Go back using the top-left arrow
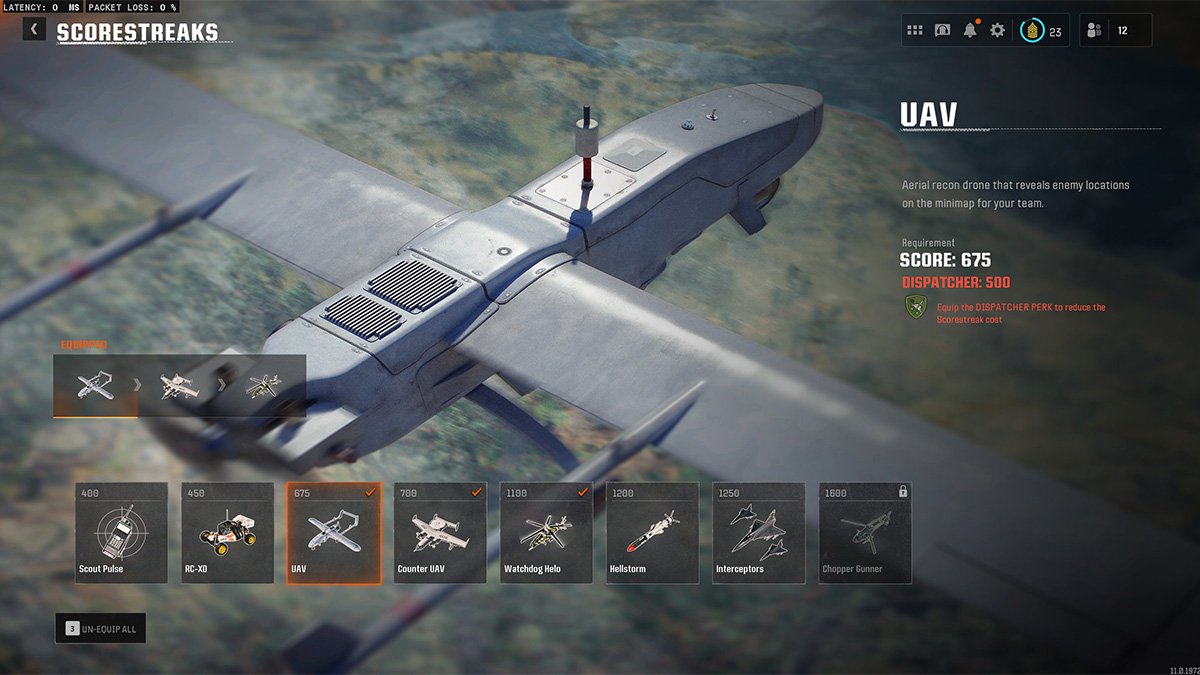The width and height of the screenshot is (1200, 675). (35, 30)
